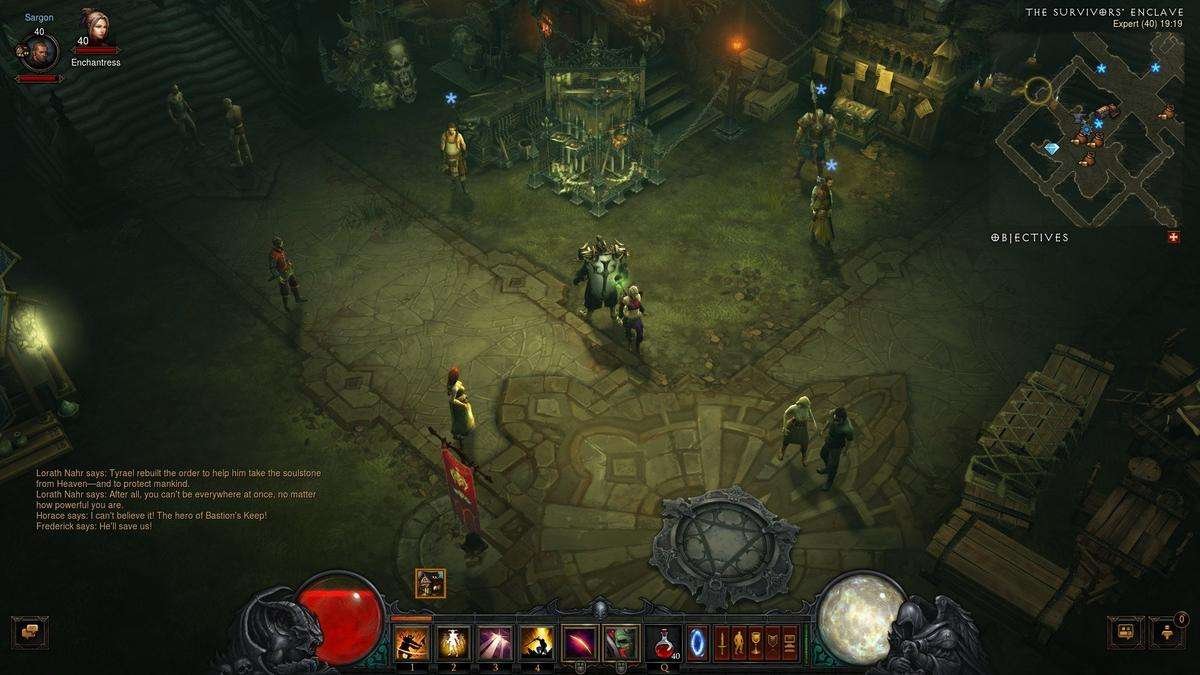Open the chalice menu button

755,642
